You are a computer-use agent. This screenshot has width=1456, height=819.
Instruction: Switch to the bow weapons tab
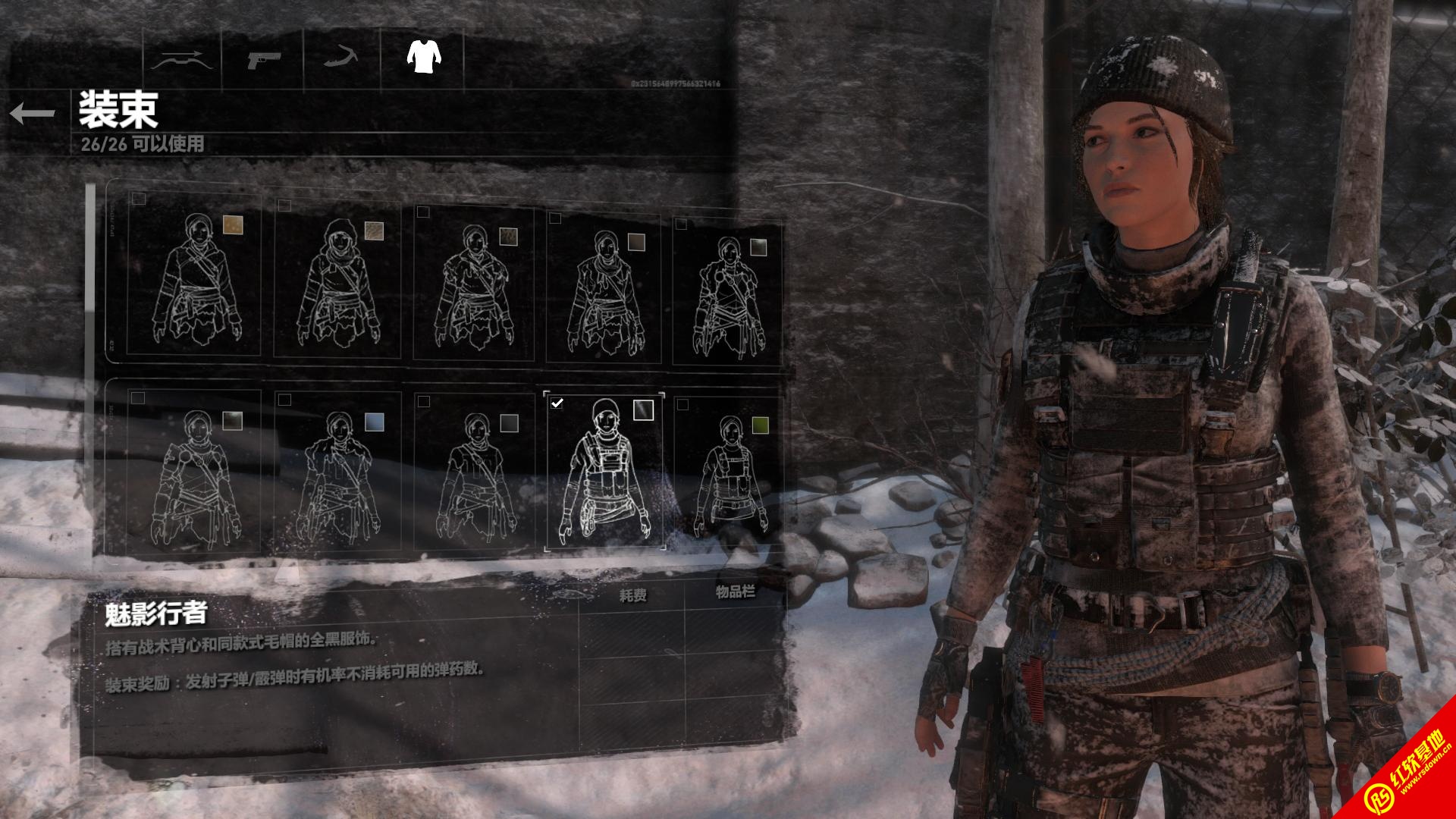pos(179,60)
